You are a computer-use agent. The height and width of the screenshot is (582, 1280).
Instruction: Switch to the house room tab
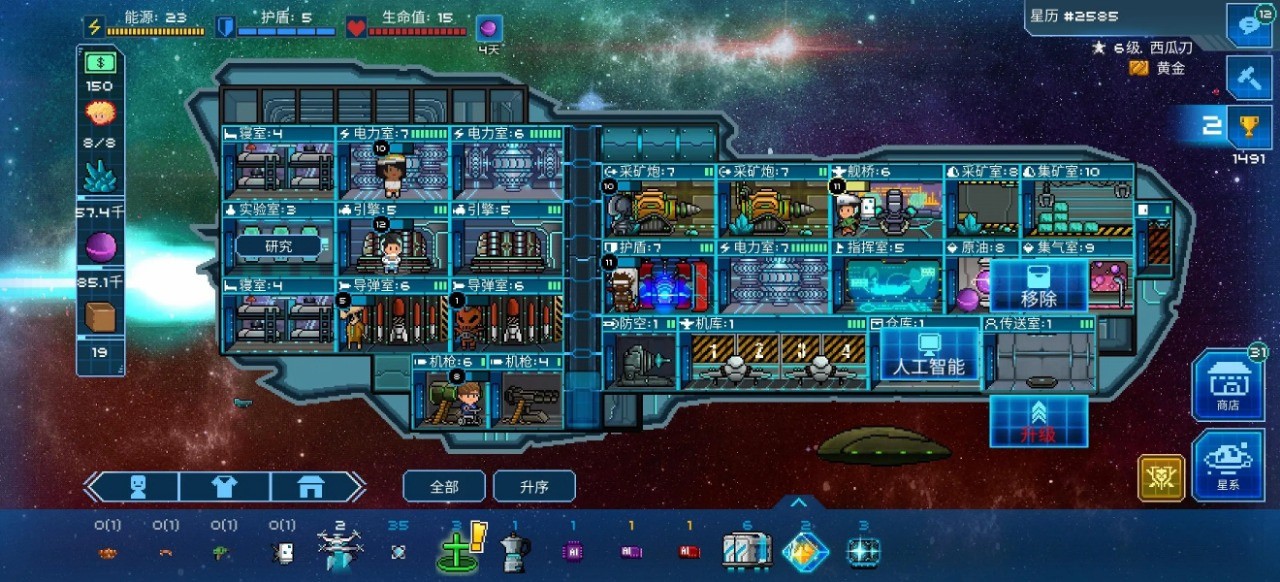click(x=311, y=487)
